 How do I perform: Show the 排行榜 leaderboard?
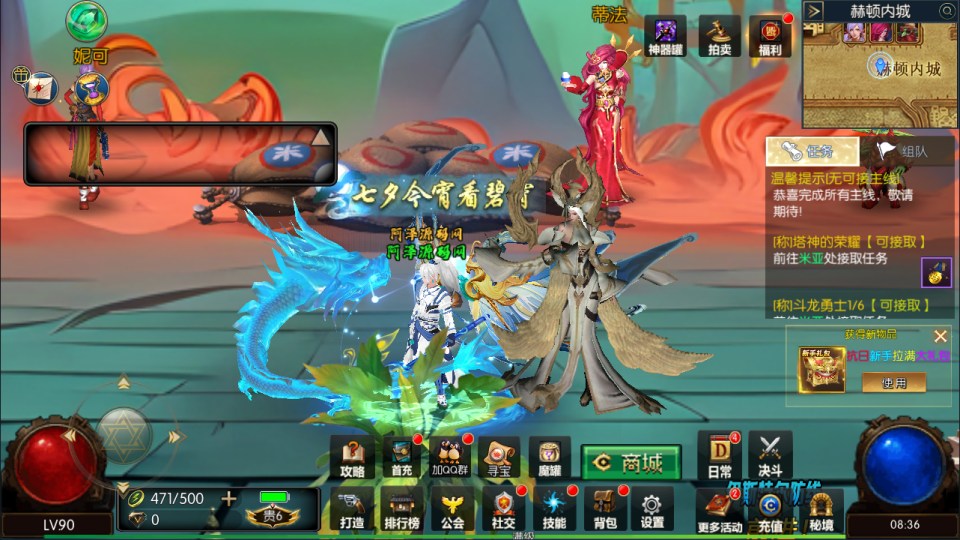pos(401,508)
